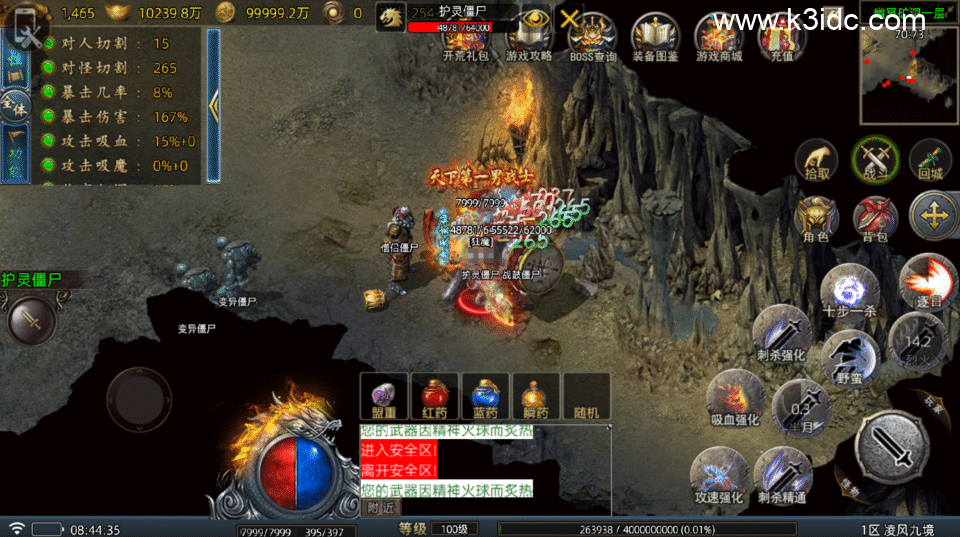
Task: Open the 开荒礼包 gift pack
Action: [467, 38]
